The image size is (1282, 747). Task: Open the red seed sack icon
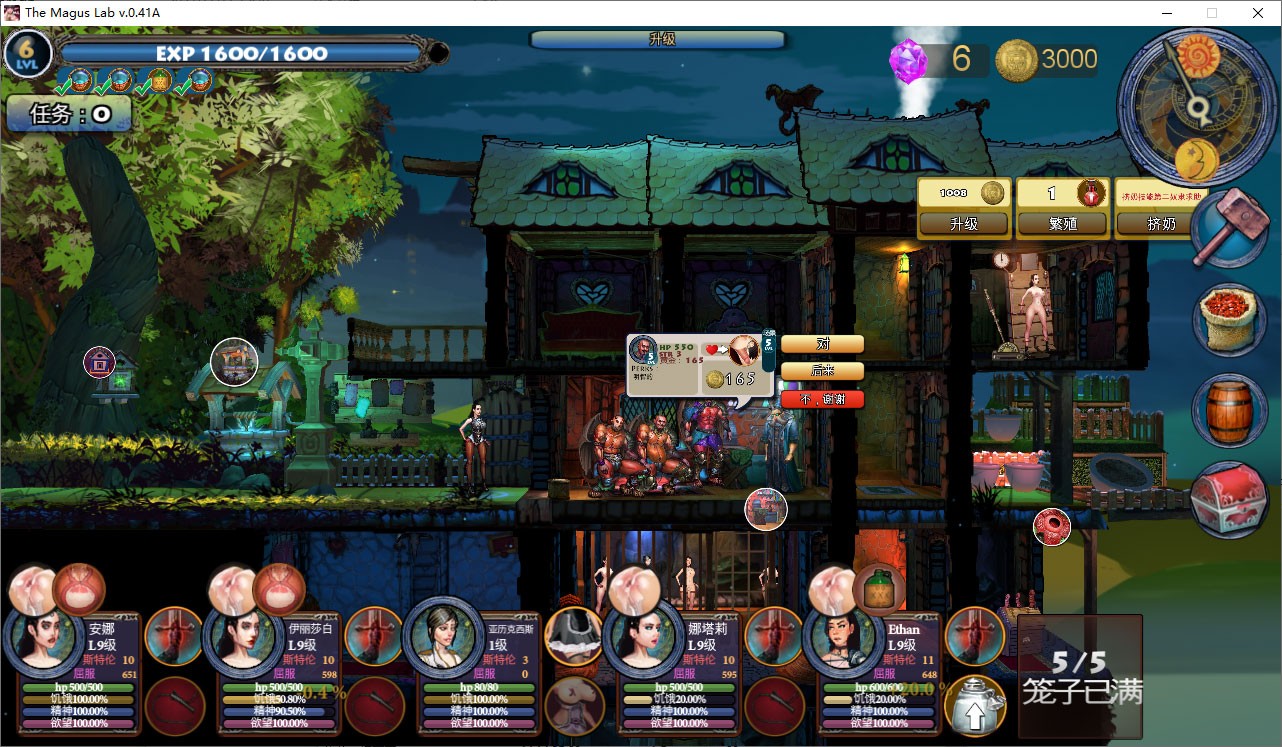1229,319
